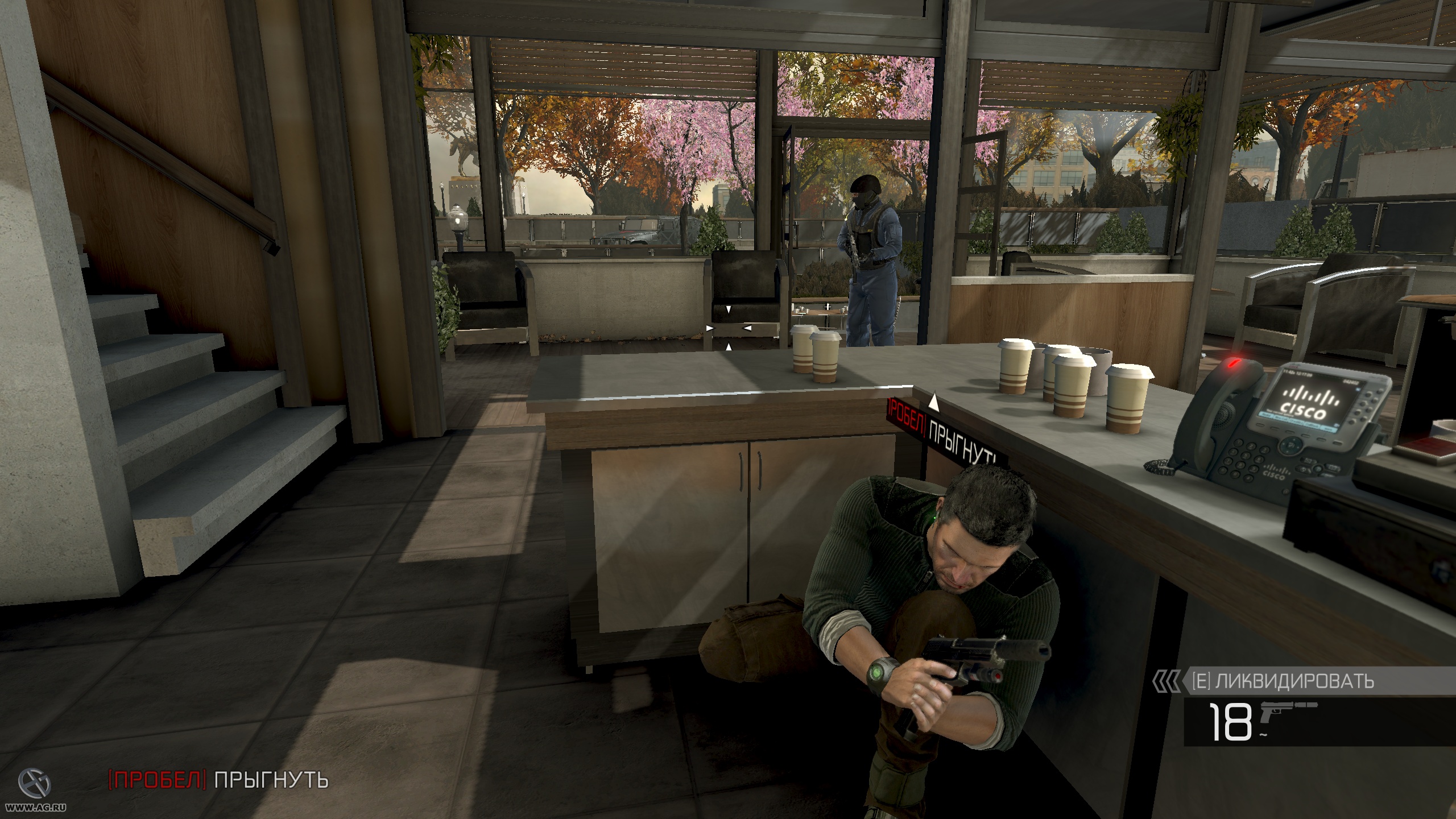Image resolution: width=1456 pixels, height=819 pixels.
Task: Adjust the softkey bar at the phone screen bottom
Action: tap(1297, 423)
